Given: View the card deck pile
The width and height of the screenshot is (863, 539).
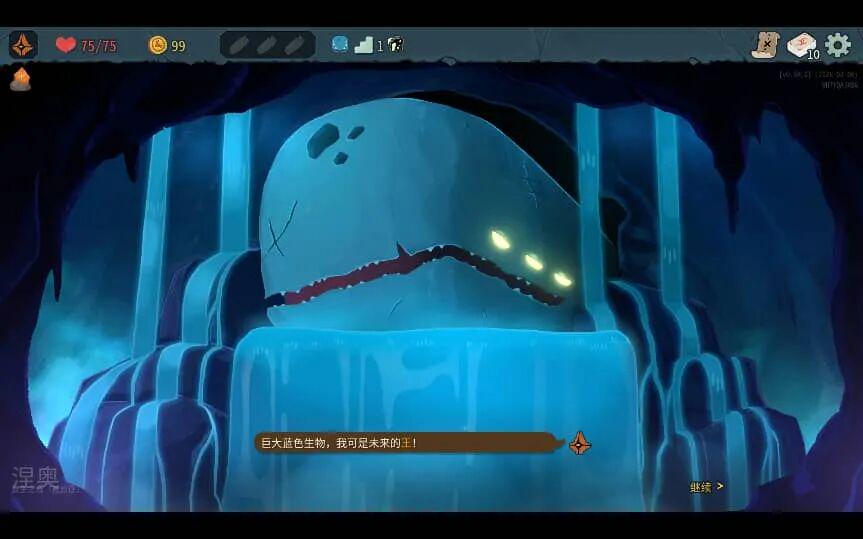Looking at the screenshot, I should pos(801,45).
